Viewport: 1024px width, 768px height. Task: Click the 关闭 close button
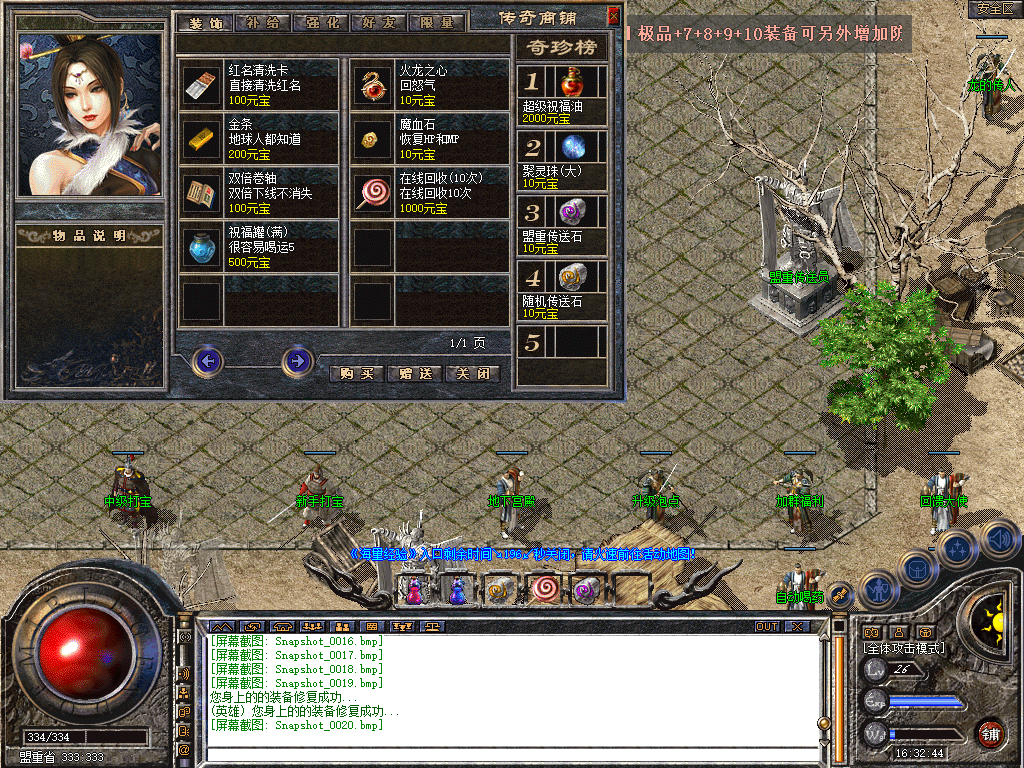pyautogui.click(x=472, y=374)
